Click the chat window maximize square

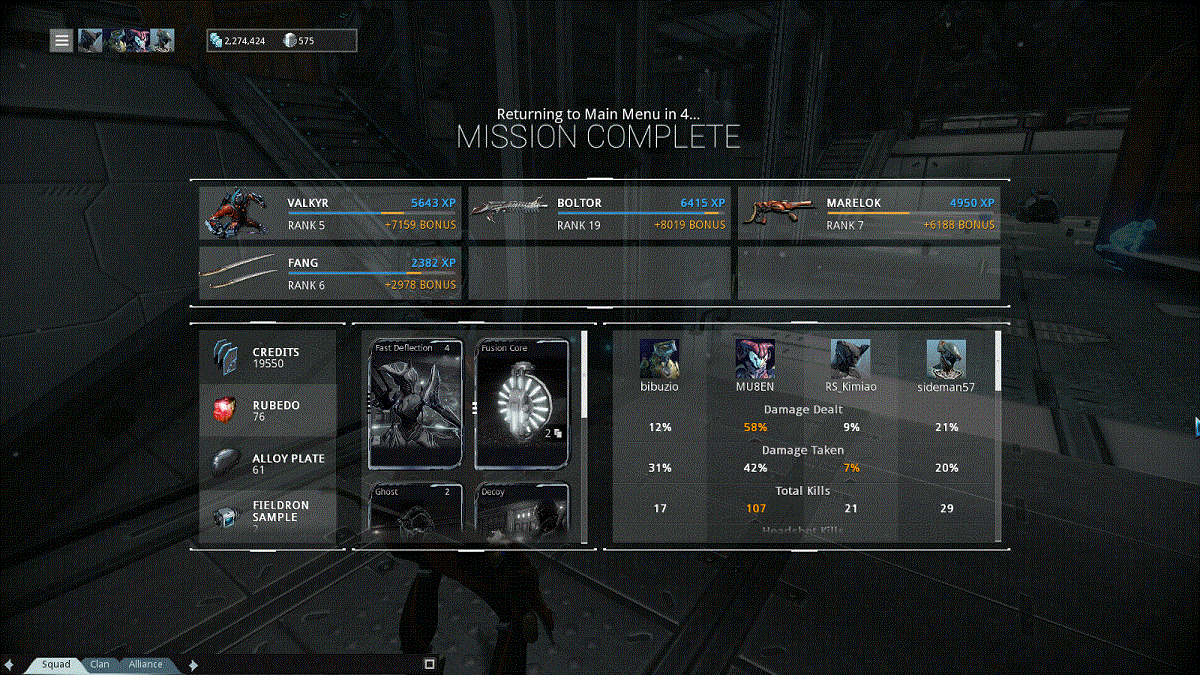click(429, 663)
